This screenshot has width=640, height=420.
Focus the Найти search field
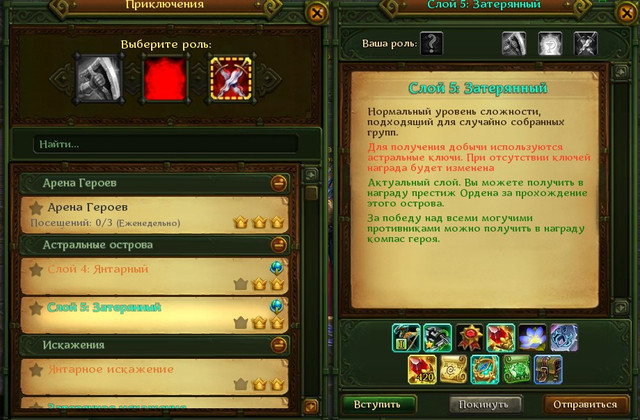pos(165,144)
